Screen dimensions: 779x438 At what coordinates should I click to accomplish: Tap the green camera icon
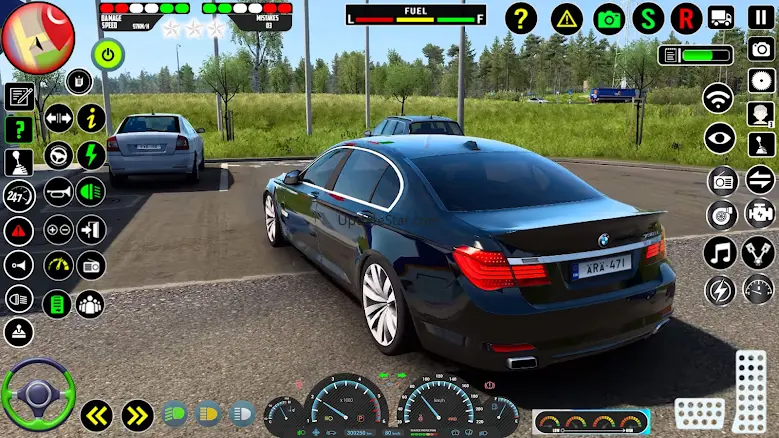tap(609, 18)
